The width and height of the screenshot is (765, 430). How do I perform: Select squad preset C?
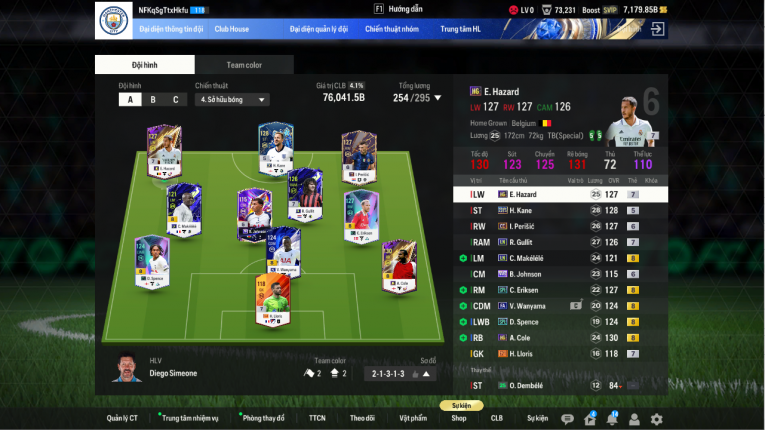click(x=175, y=99)
